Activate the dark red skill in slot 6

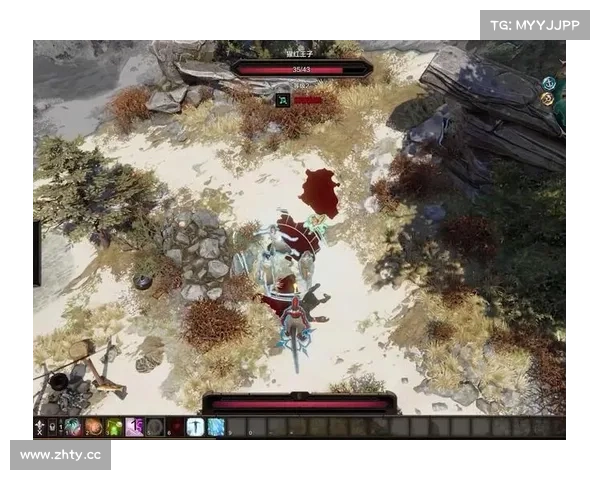click(x=175, y=427)
